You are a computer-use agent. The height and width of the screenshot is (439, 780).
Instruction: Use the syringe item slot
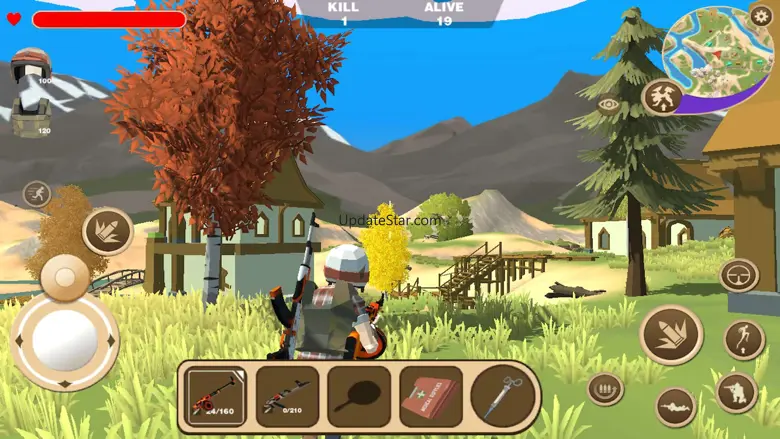[x=503, y=397]
